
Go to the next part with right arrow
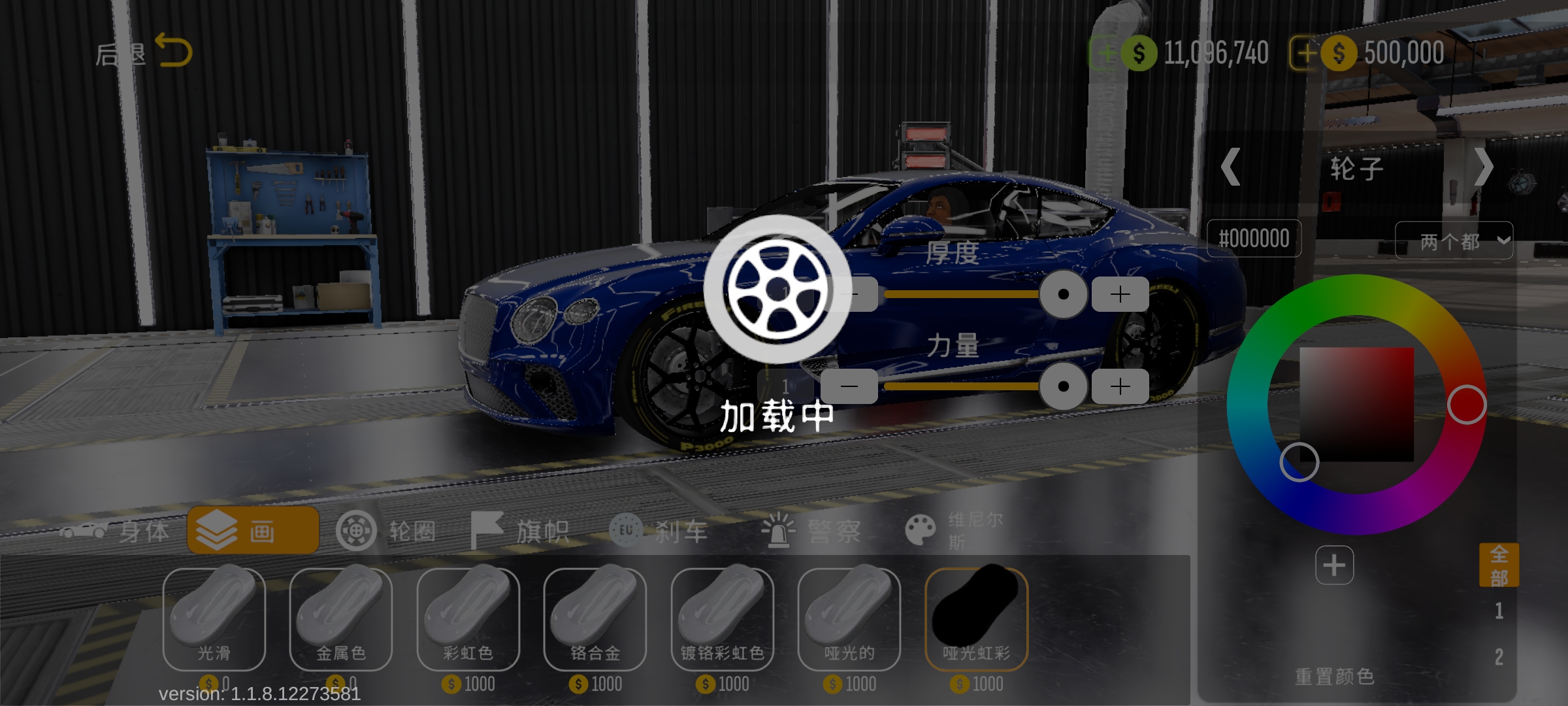tap(1483, 167)
